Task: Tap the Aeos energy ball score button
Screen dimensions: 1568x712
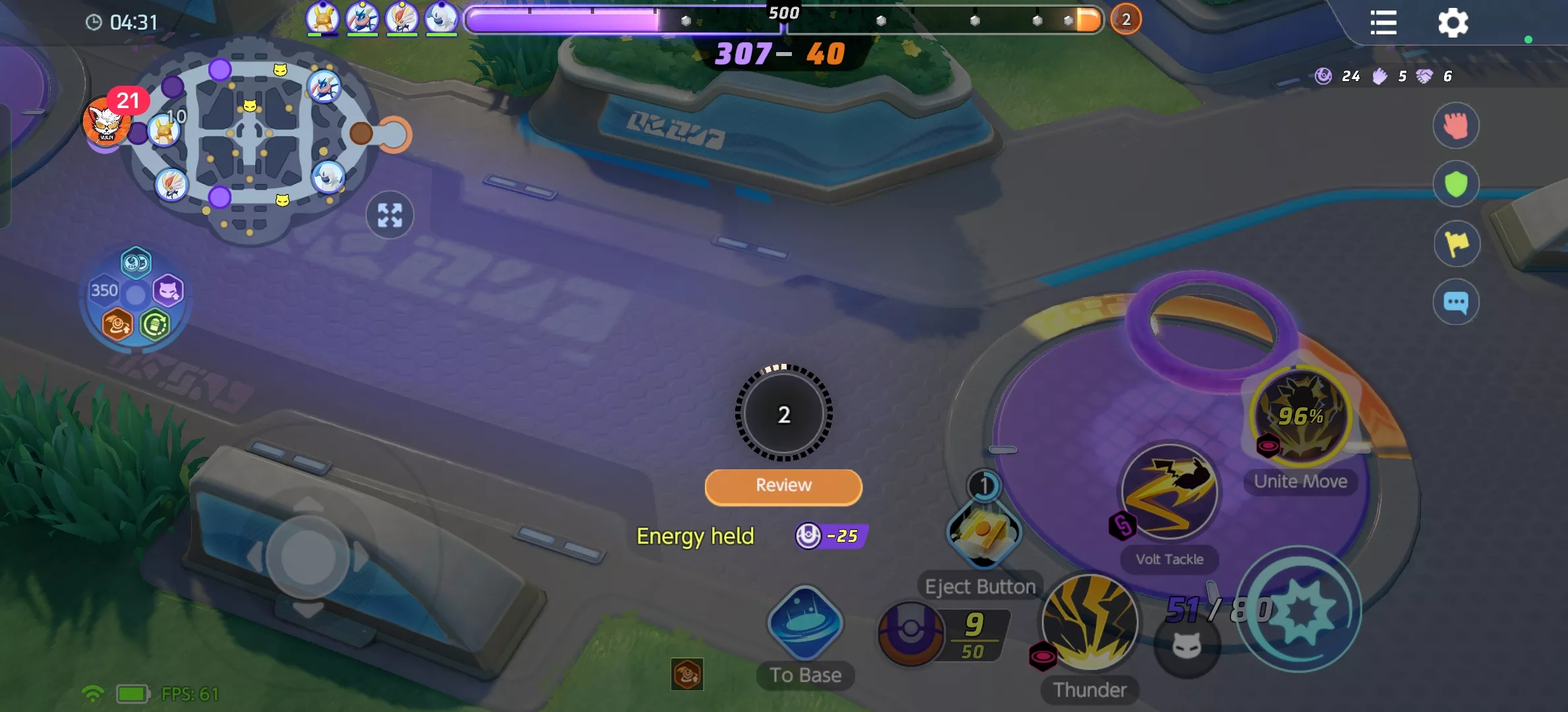Action: click(911, 633)
